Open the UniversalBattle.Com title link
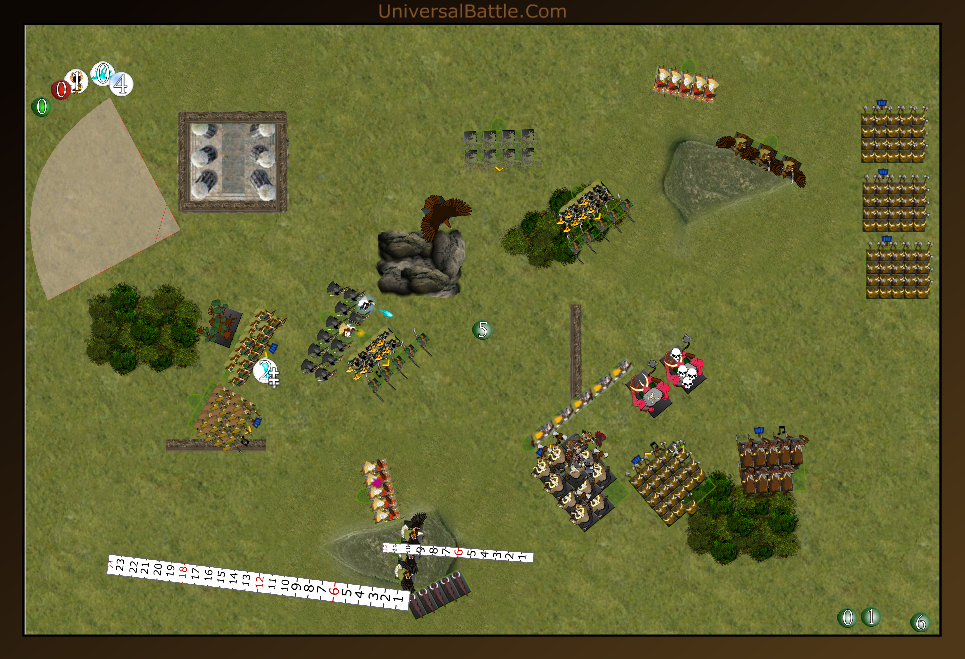Image resolution: width=965 pixels, height=659 pixels. click(x=472, y=11)
